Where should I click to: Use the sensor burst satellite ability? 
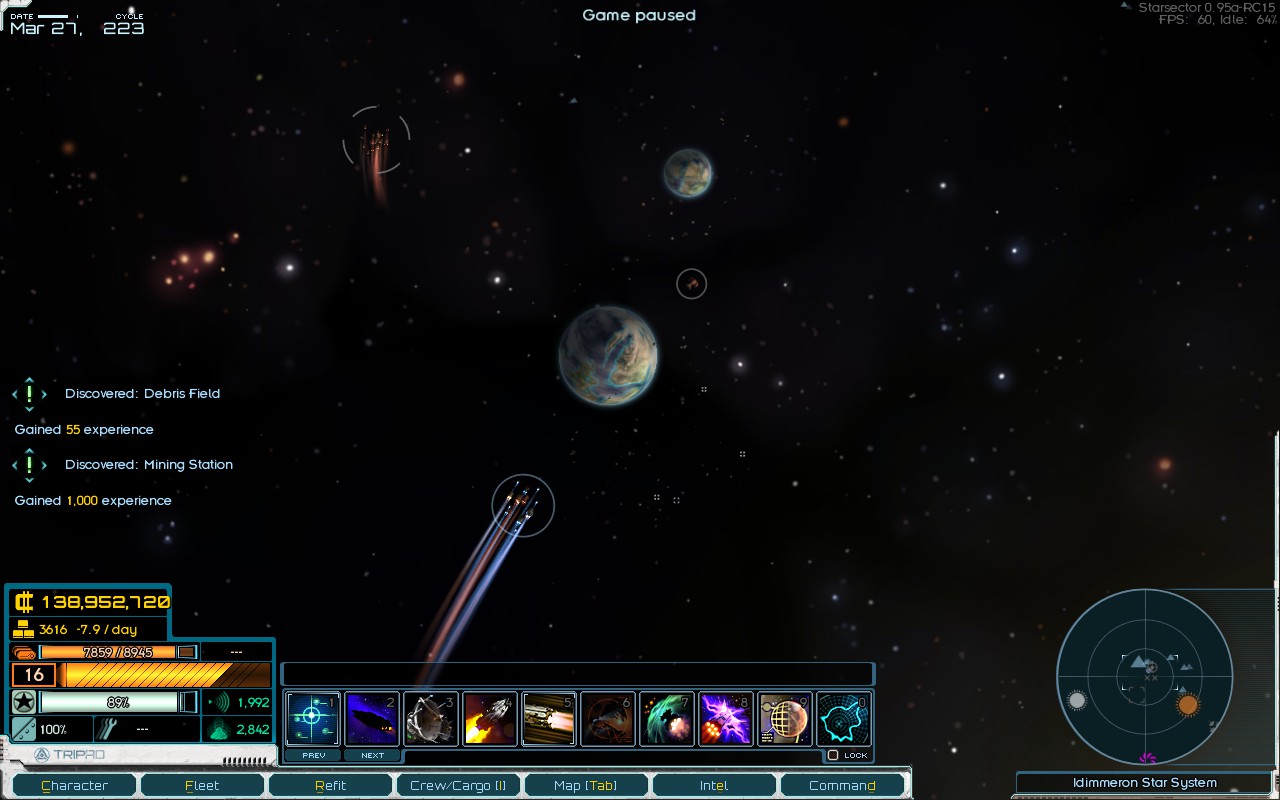(x=431, y=718)
